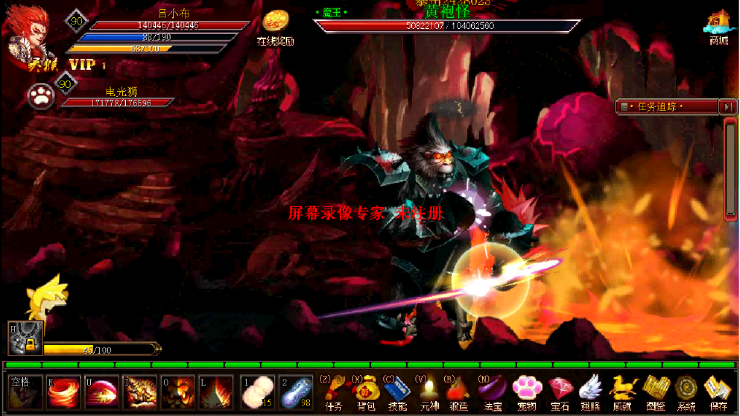Open the 翅膀 wings menu
The image size is (740, 416).
[x=590, y=390]
